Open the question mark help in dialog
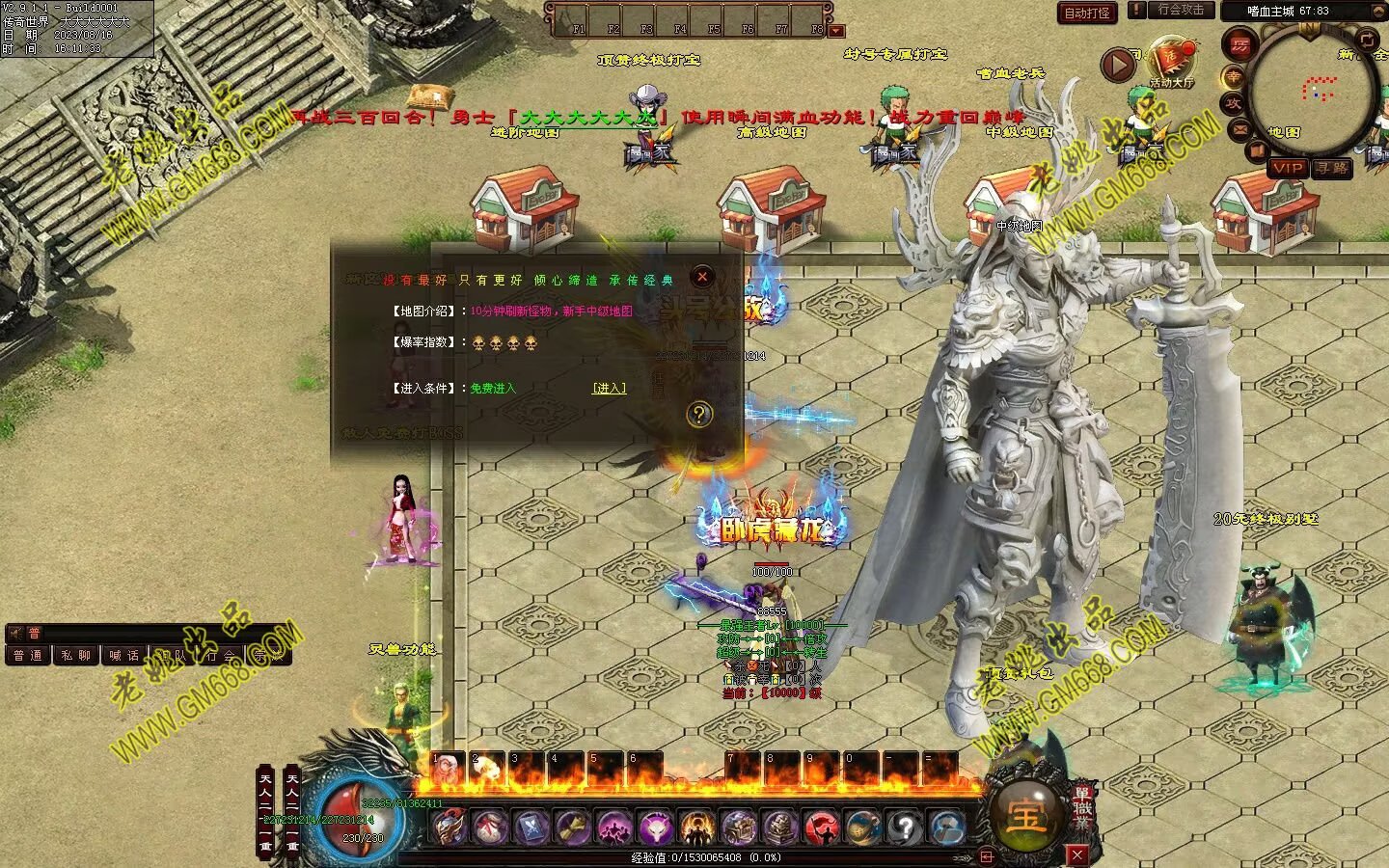Screen dimensions: 1389x868 [699, 415]
